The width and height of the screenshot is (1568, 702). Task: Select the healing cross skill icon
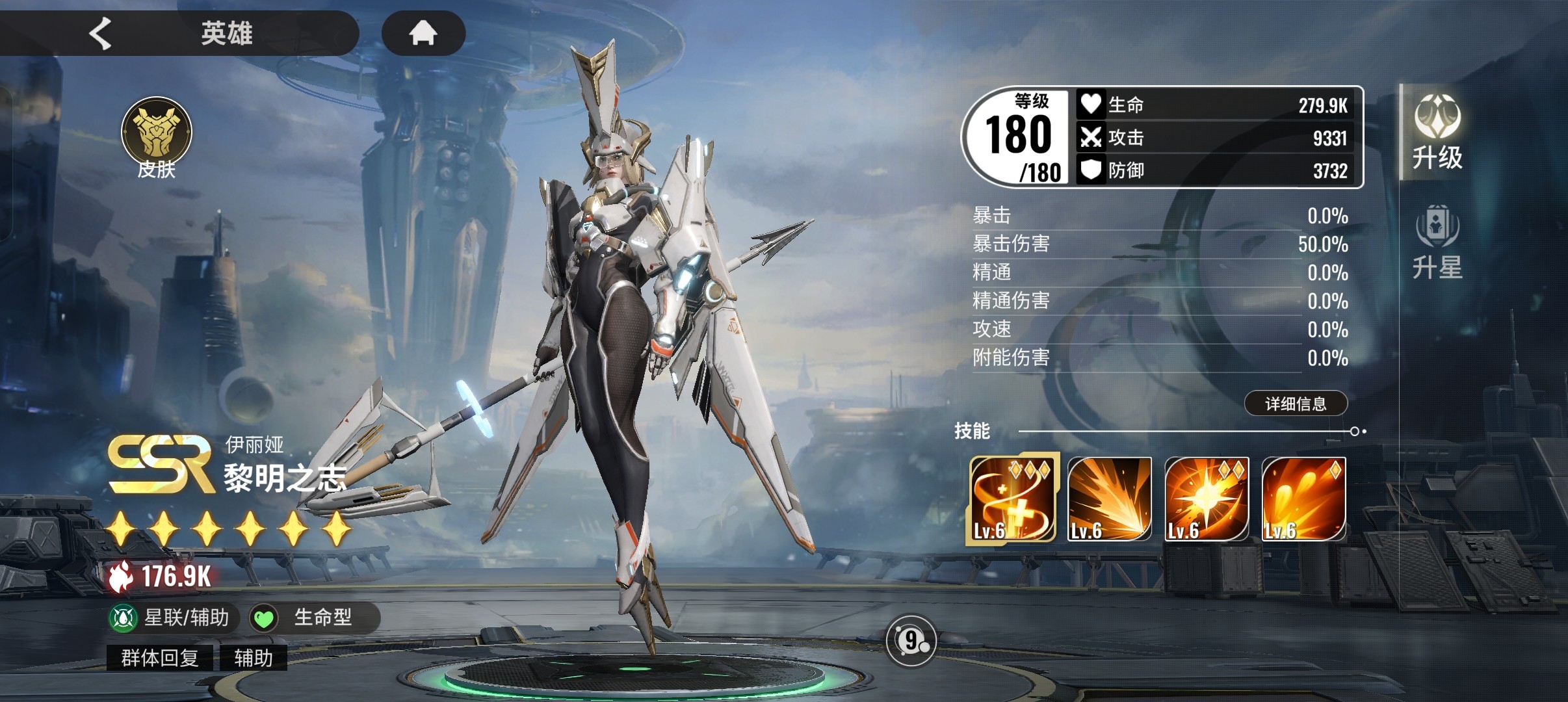[1012, 499]
